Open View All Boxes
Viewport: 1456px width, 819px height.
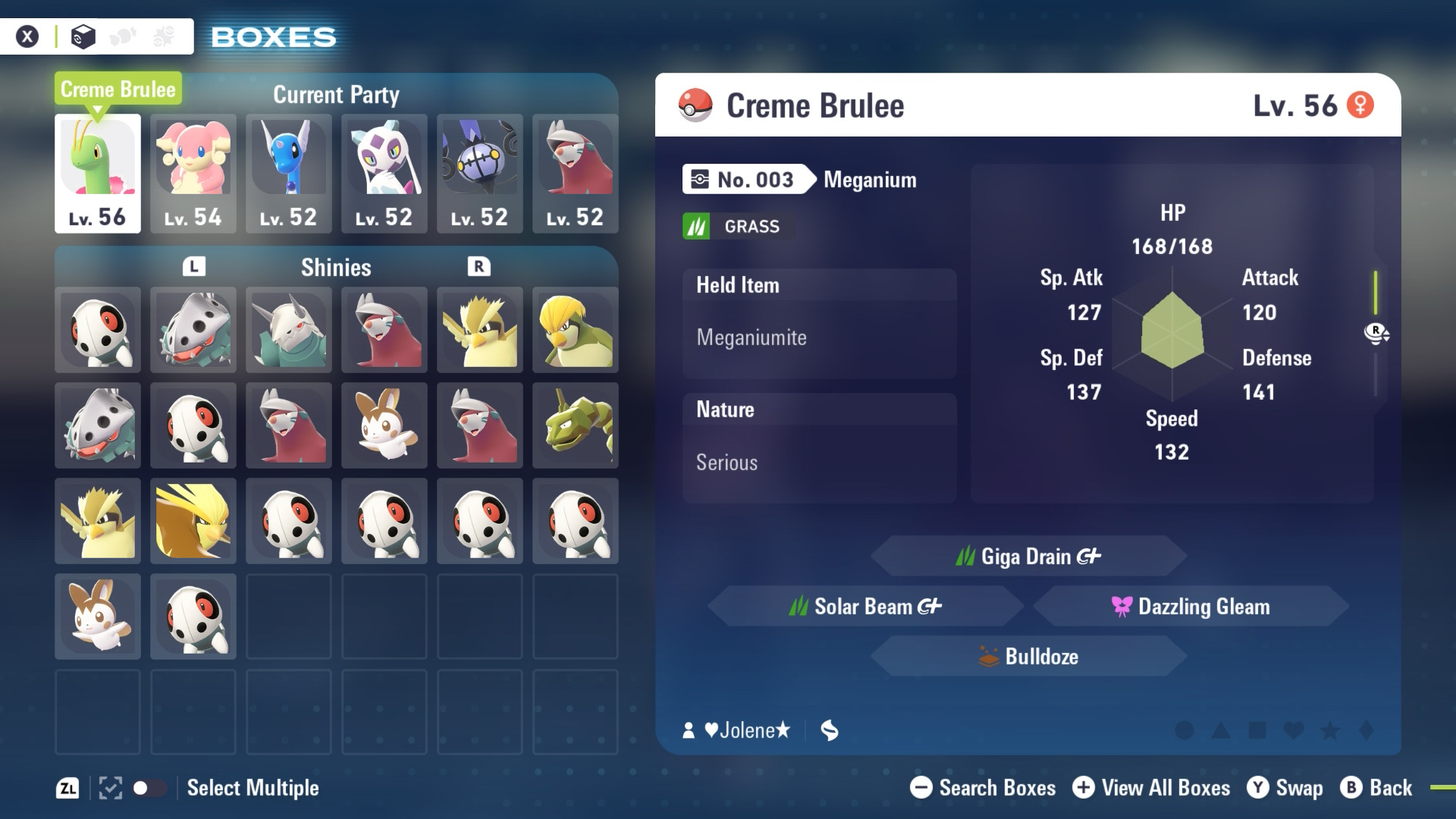(1151, 788)
